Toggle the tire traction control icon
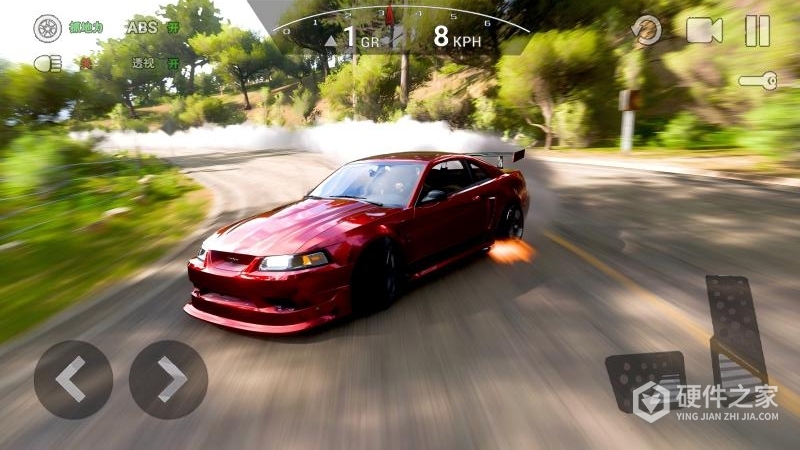This screenshot has height=450, width=800. tap(47, 28)
